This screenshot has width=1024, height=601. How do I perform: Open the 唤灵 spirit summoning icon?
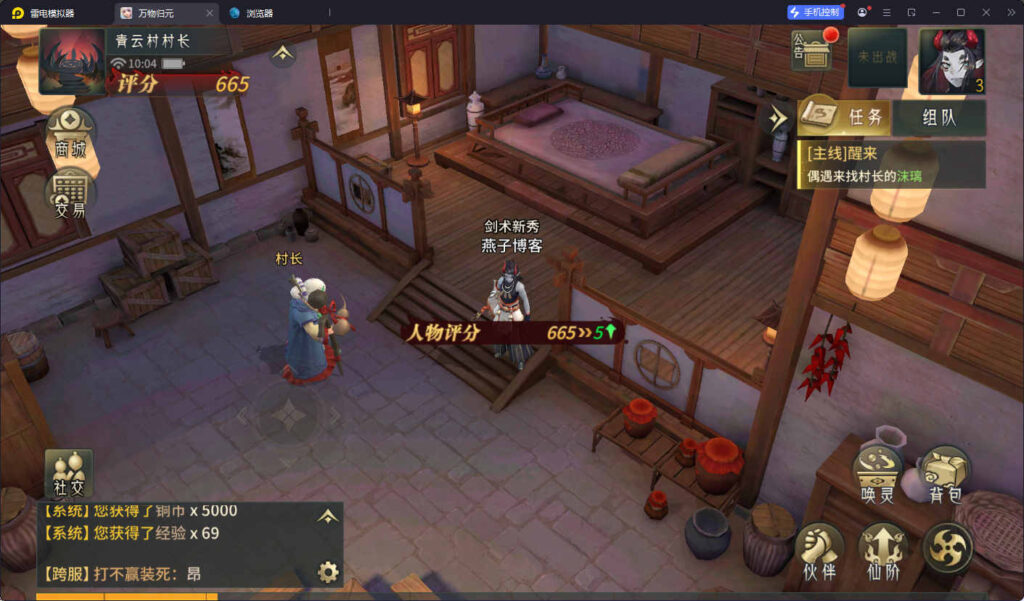(876, 474)
